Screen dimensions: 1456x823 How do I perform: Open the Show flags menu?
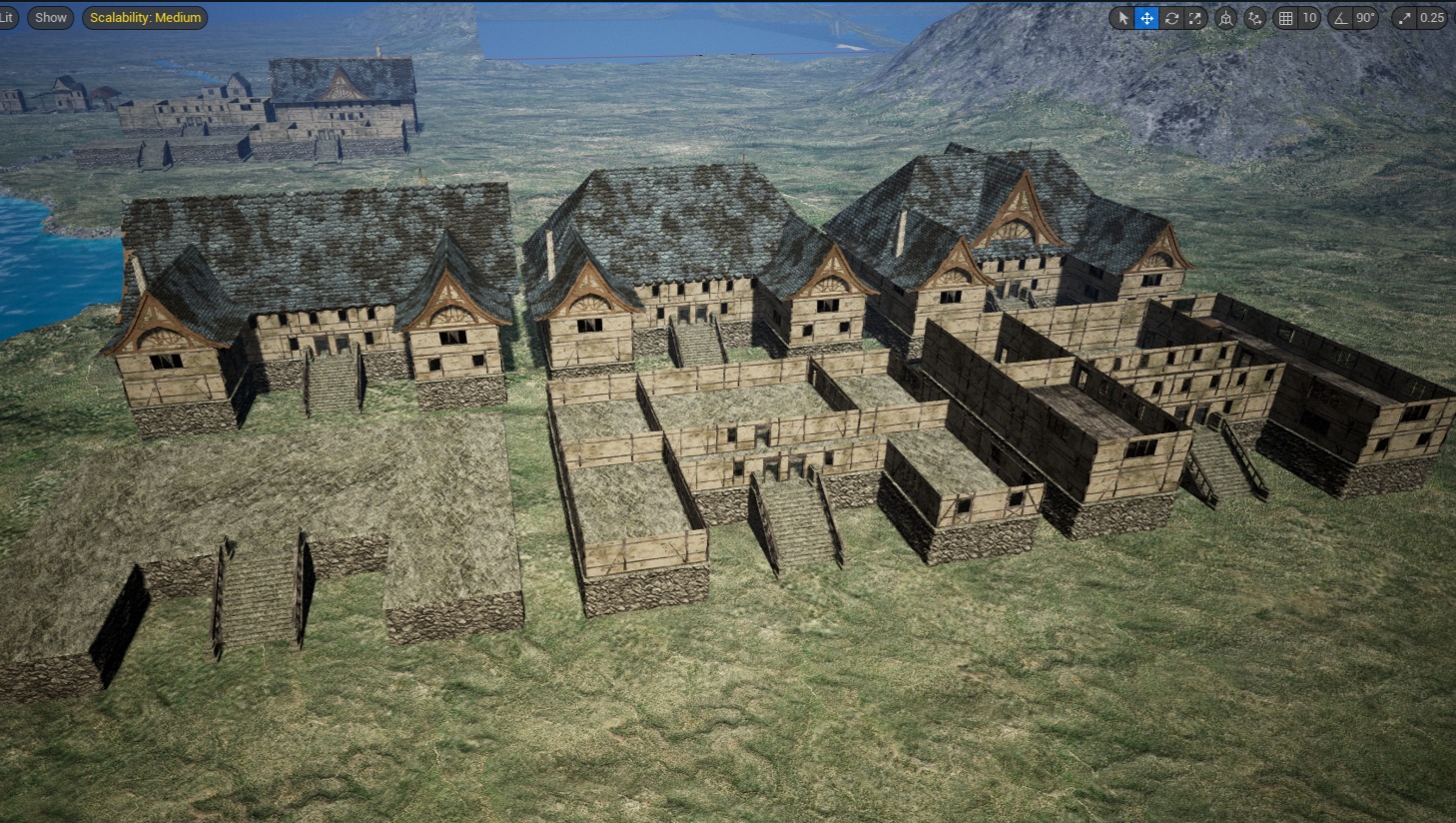point(51,17)
